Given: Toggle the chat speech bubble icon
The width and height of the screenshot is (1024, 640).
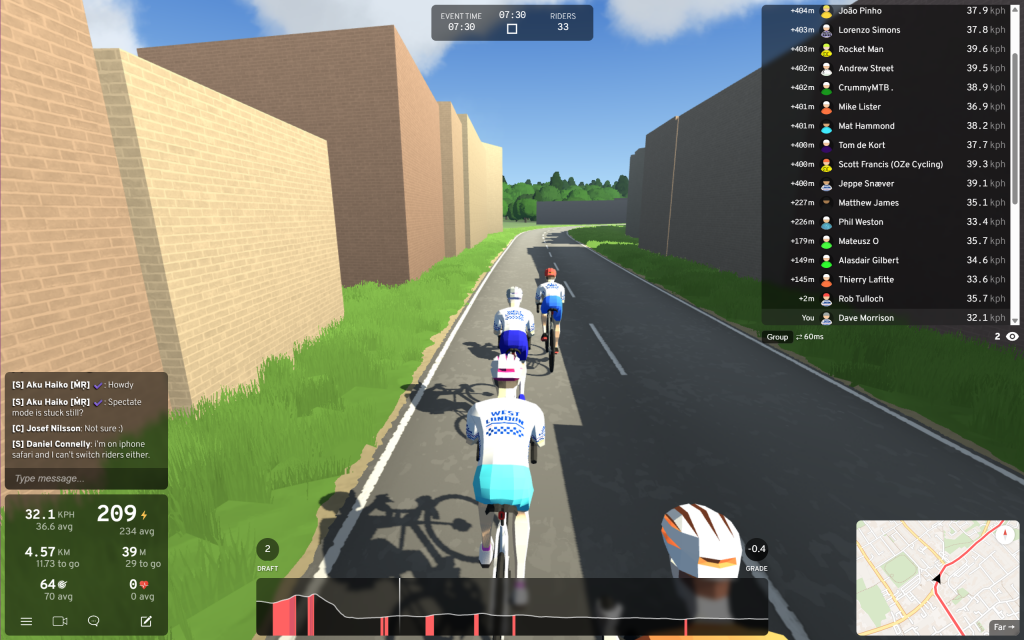Looking at the screenshot, I should pos(94,621).
